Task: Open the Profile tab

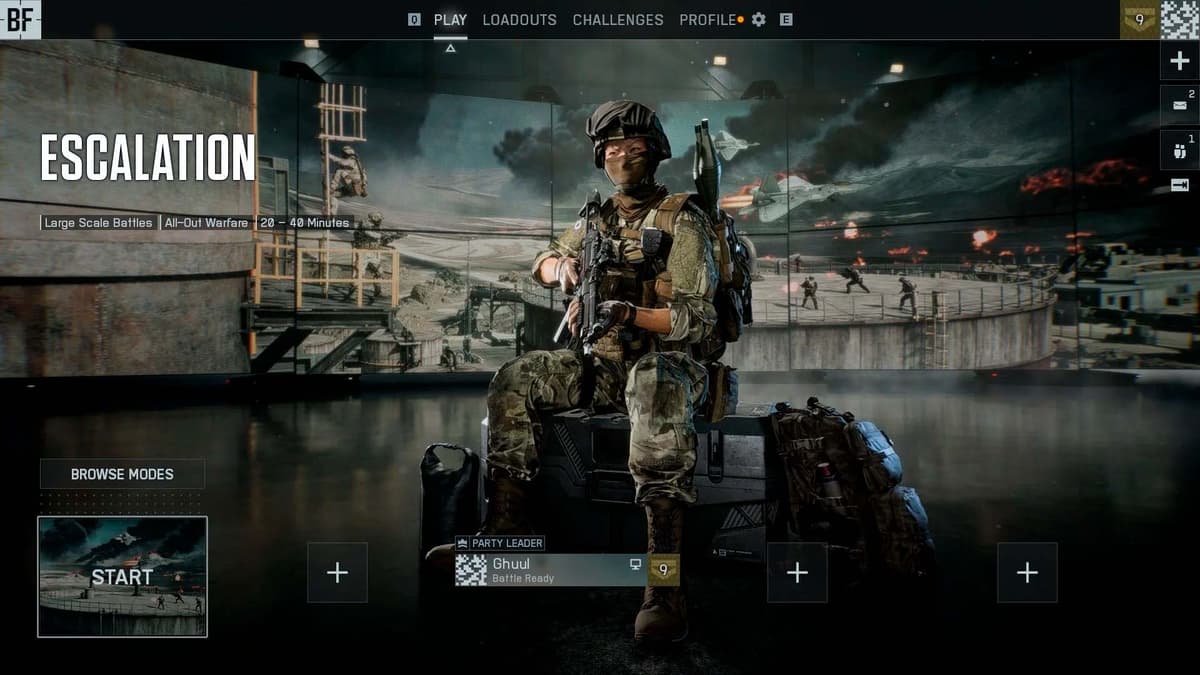Action: (707, 20)
